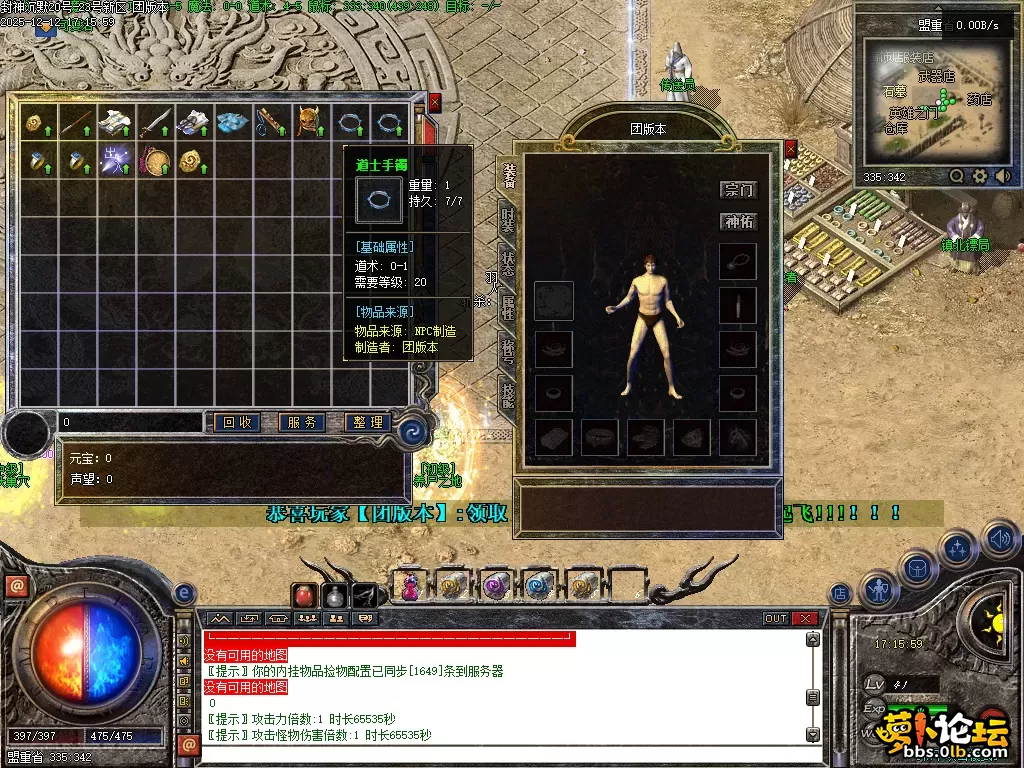Open the 宗门 sect button
The width and height of the screenshot is (1024, 768).
click(739, 190)
